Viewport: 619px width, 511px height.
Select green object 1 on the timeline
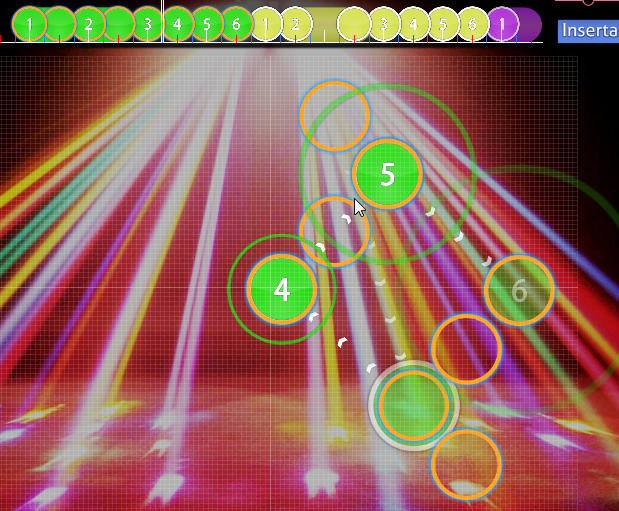tap(30, 23)
